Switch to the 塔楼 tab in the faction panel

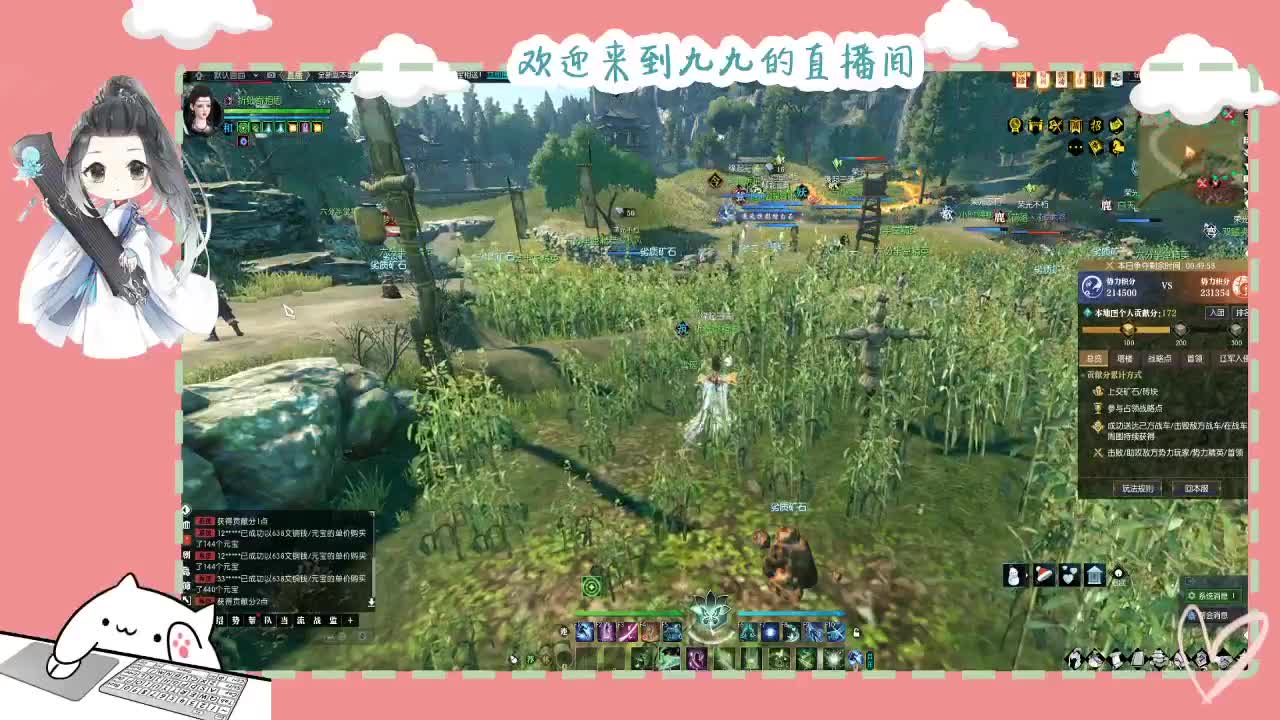(1126, 357)
